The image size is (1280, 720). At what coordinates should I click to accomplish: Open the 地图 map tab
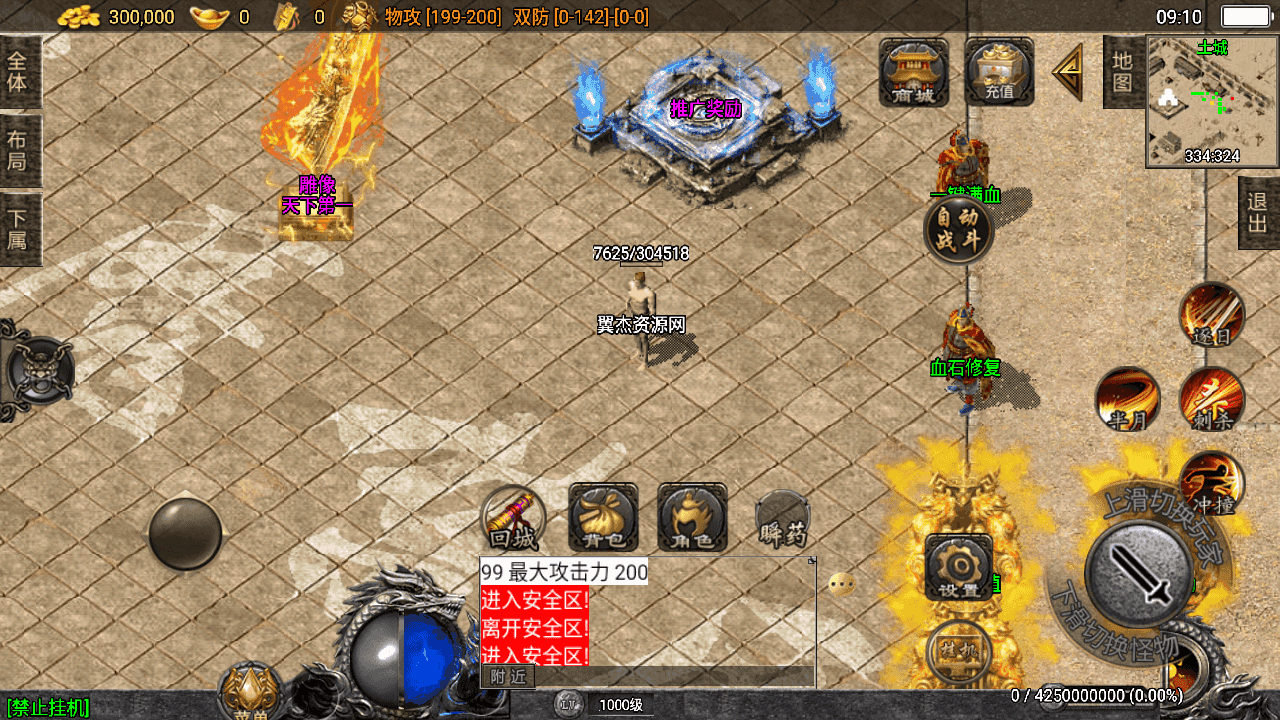point(1123,72)
